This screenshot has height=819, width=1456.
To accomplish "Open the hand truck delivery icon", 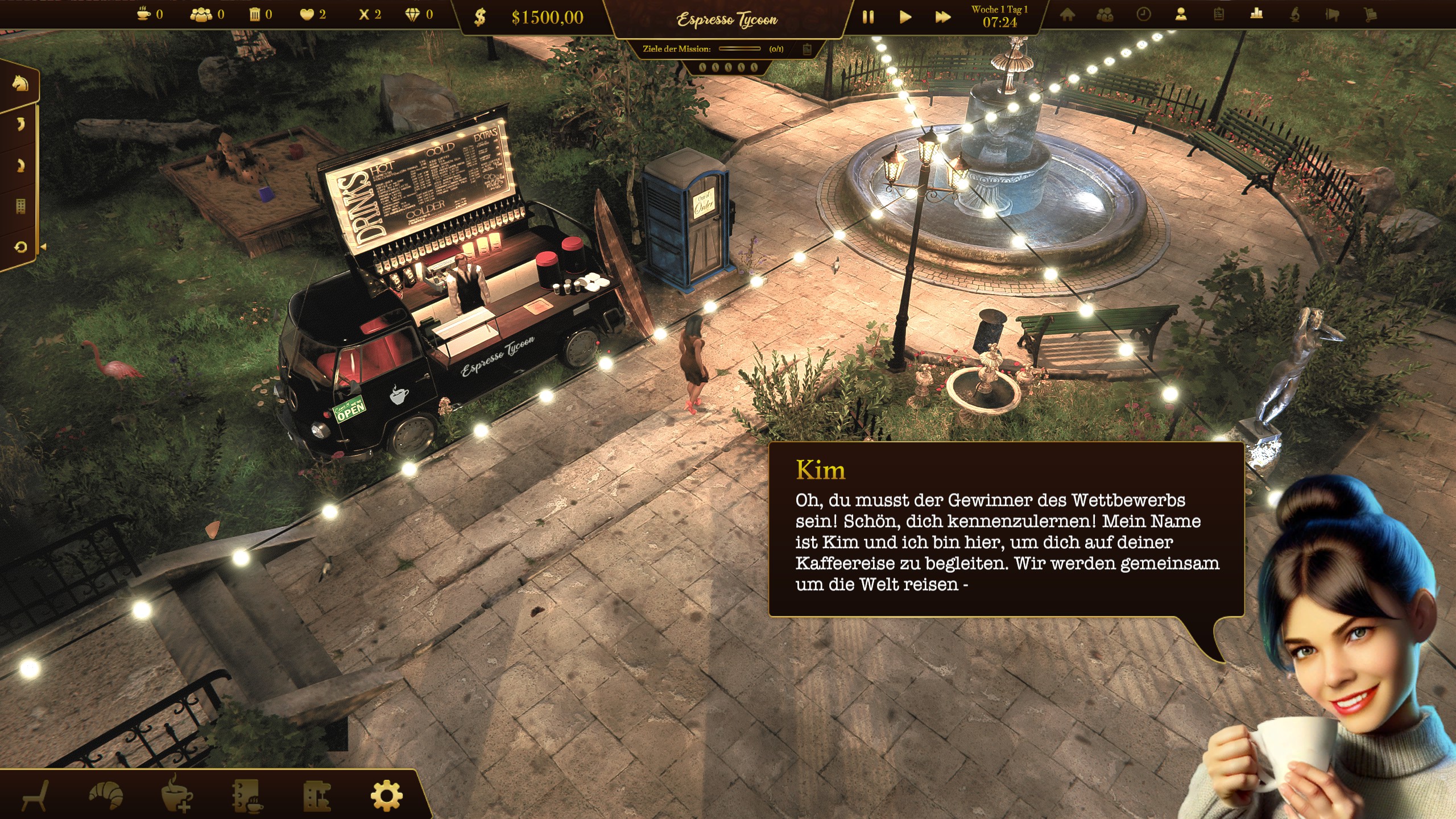I will pyautogui.click(x=1370, y=15).
